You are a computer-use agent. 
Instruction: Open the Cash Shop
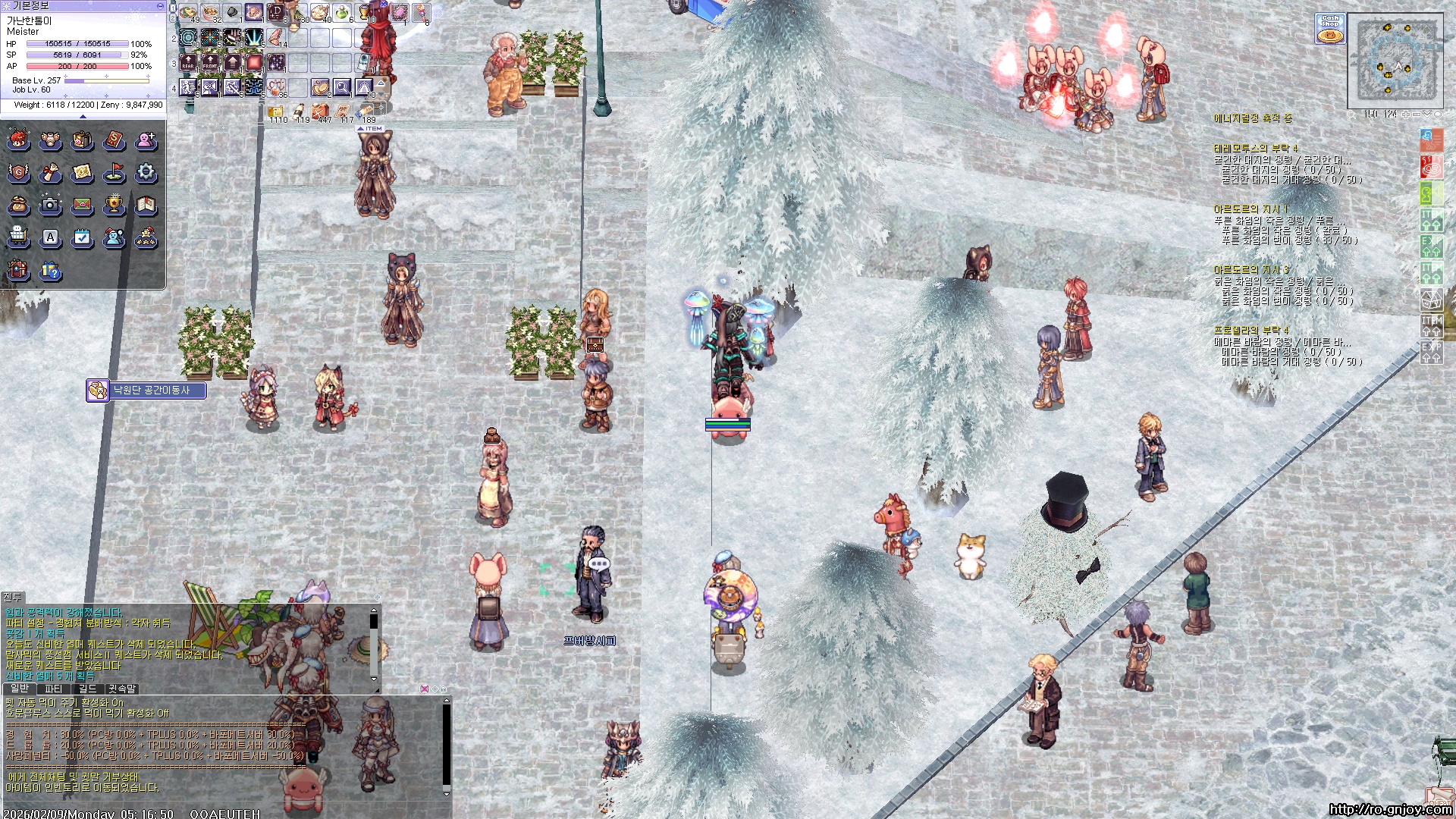click(1329, 29)
